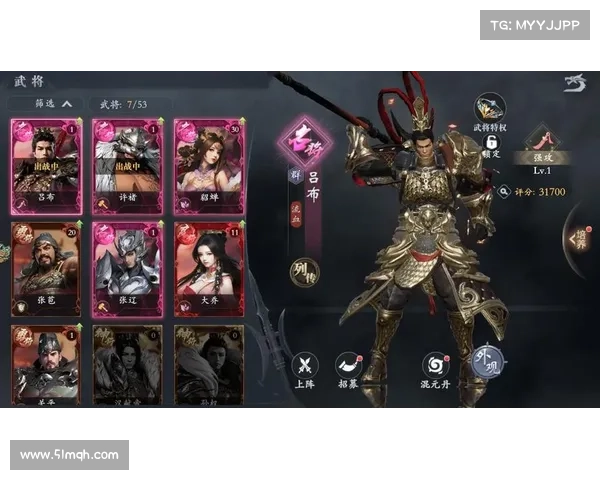Open the 外观 appearance button

pos(487,362)
